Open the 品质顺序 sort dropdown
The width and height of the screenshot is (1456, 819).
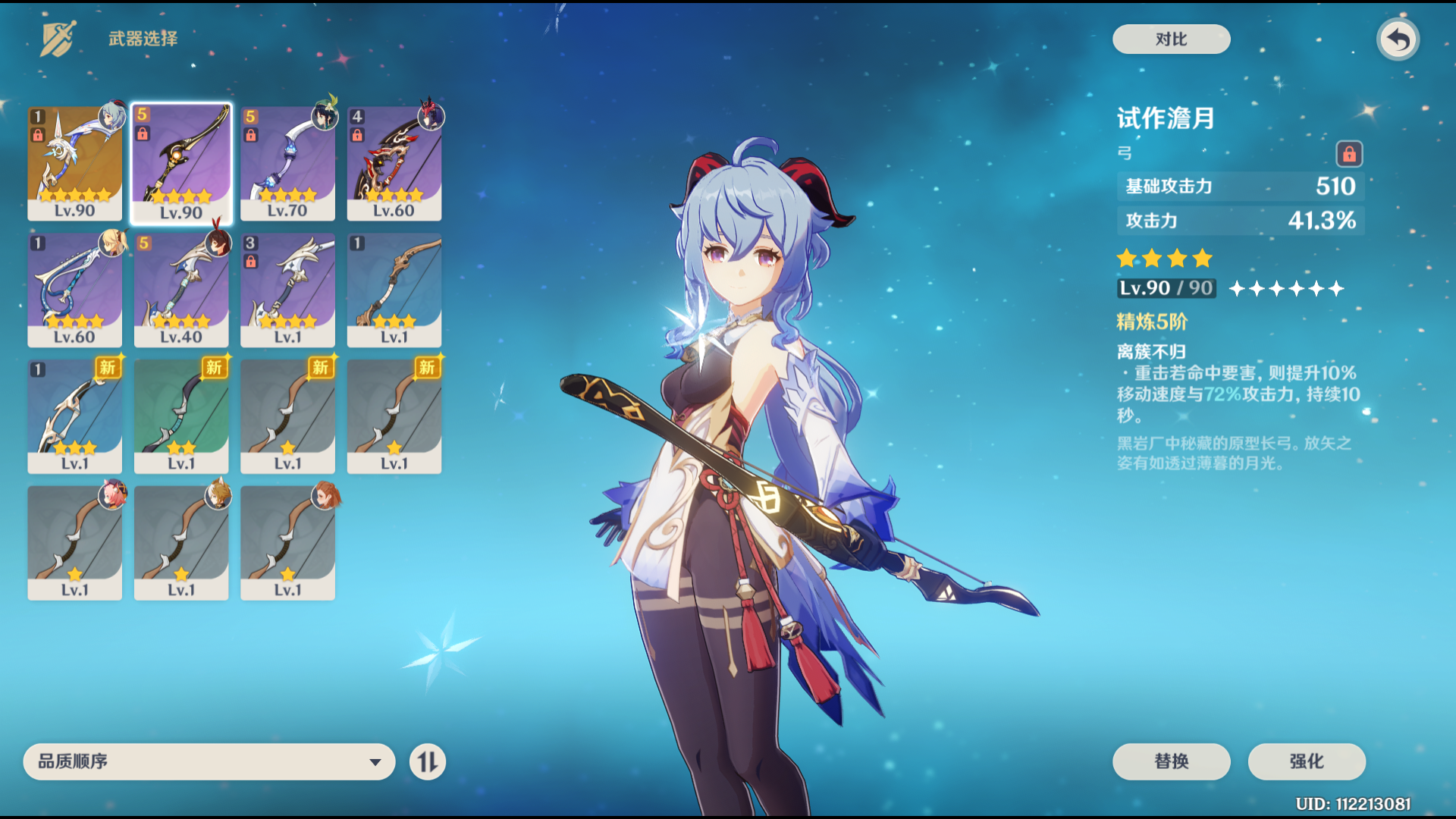209,761
